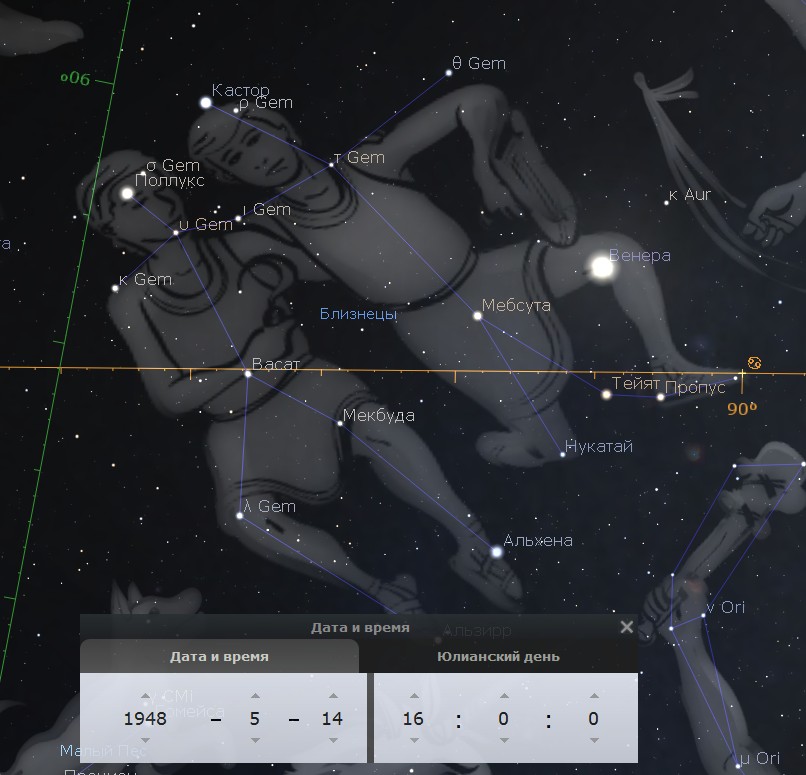This screenshot has width=806, height=775.
Task: Increase the year with its up arrow
Action: coord(146,696)
